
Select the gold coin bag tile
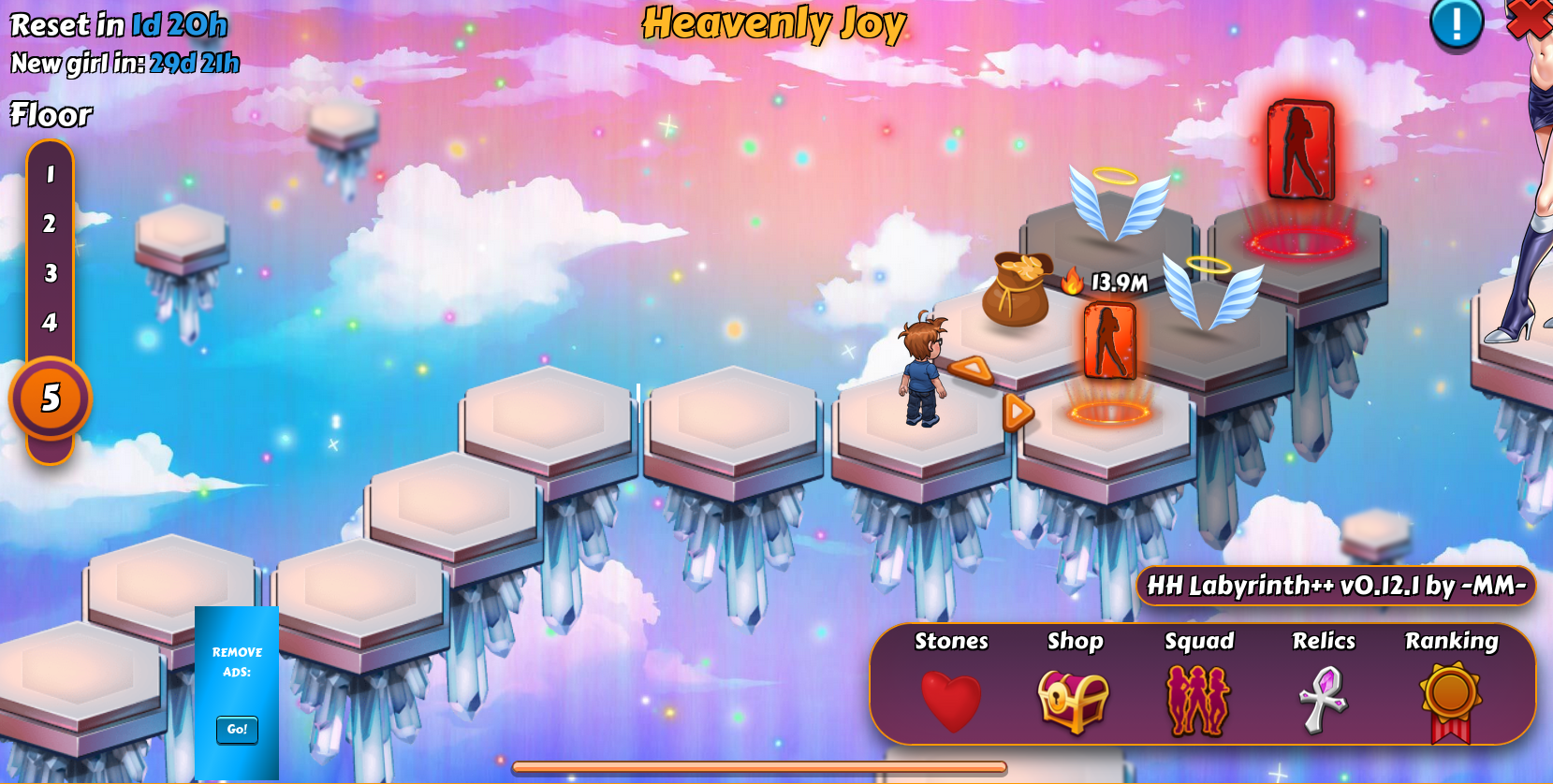click(x=1016, y=290)
